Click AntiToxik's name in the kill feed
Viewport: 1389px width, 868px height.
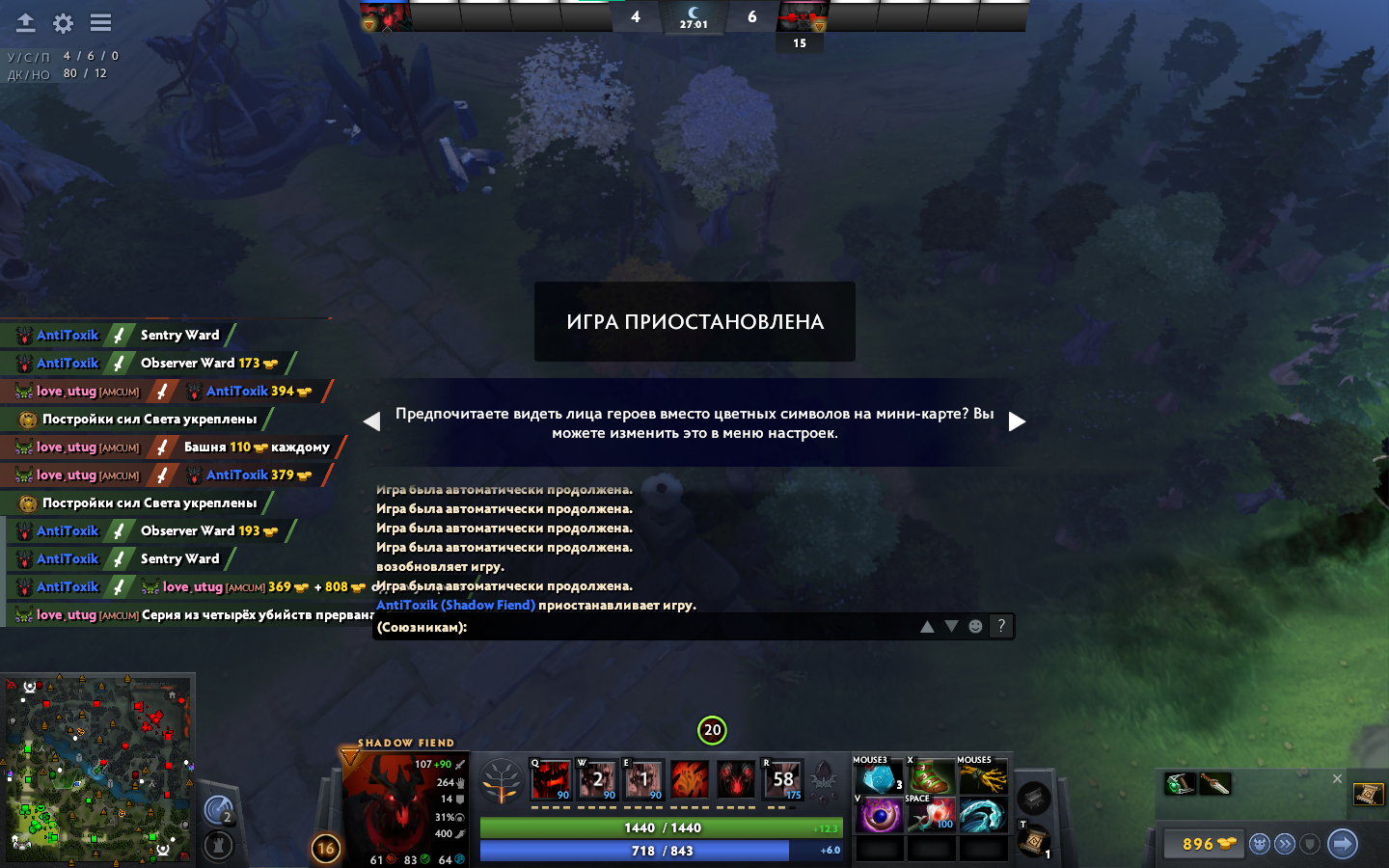point(67,335)
